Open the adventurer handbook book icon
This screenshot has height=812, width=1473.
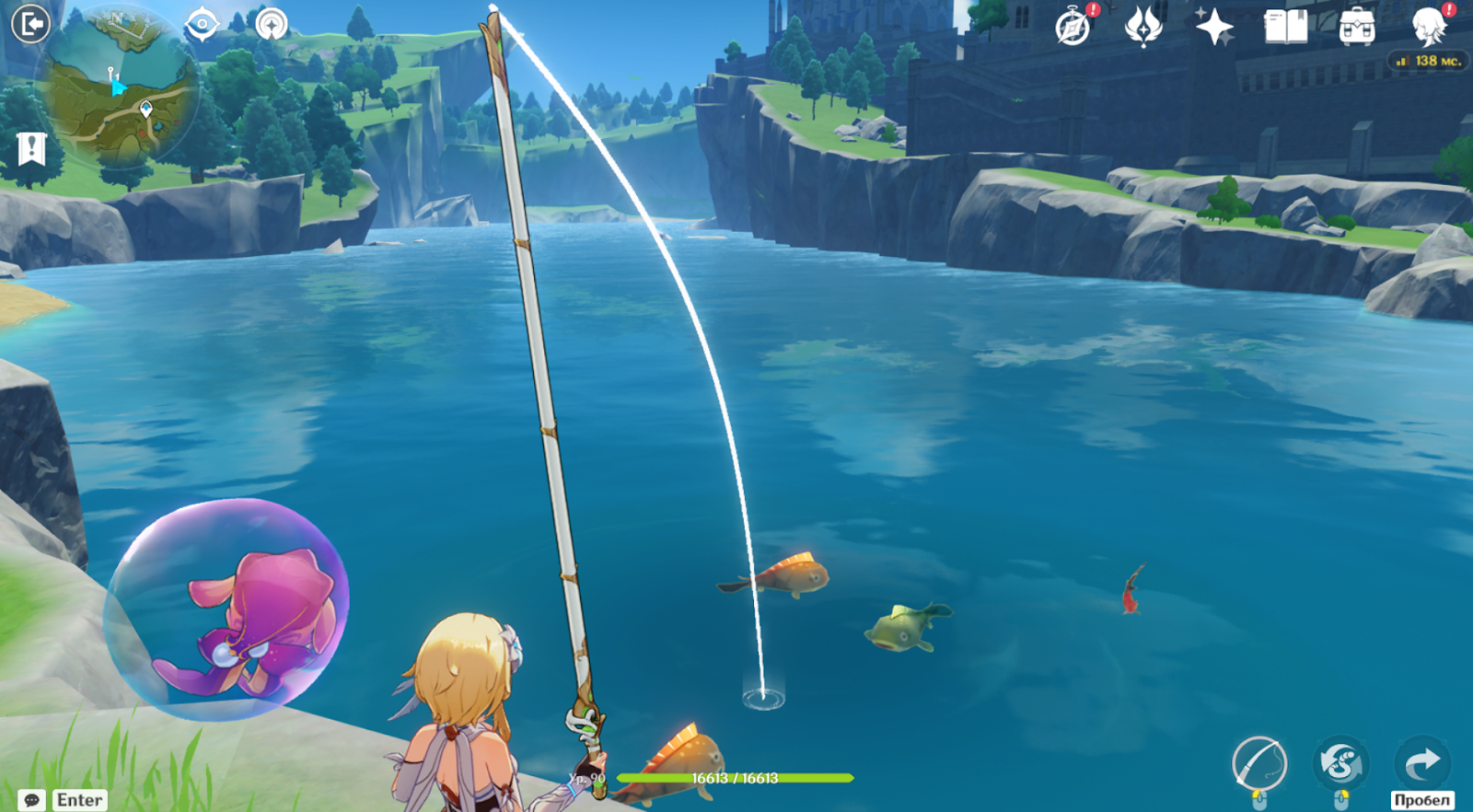pyautogui.click(x=1285, y=27)
